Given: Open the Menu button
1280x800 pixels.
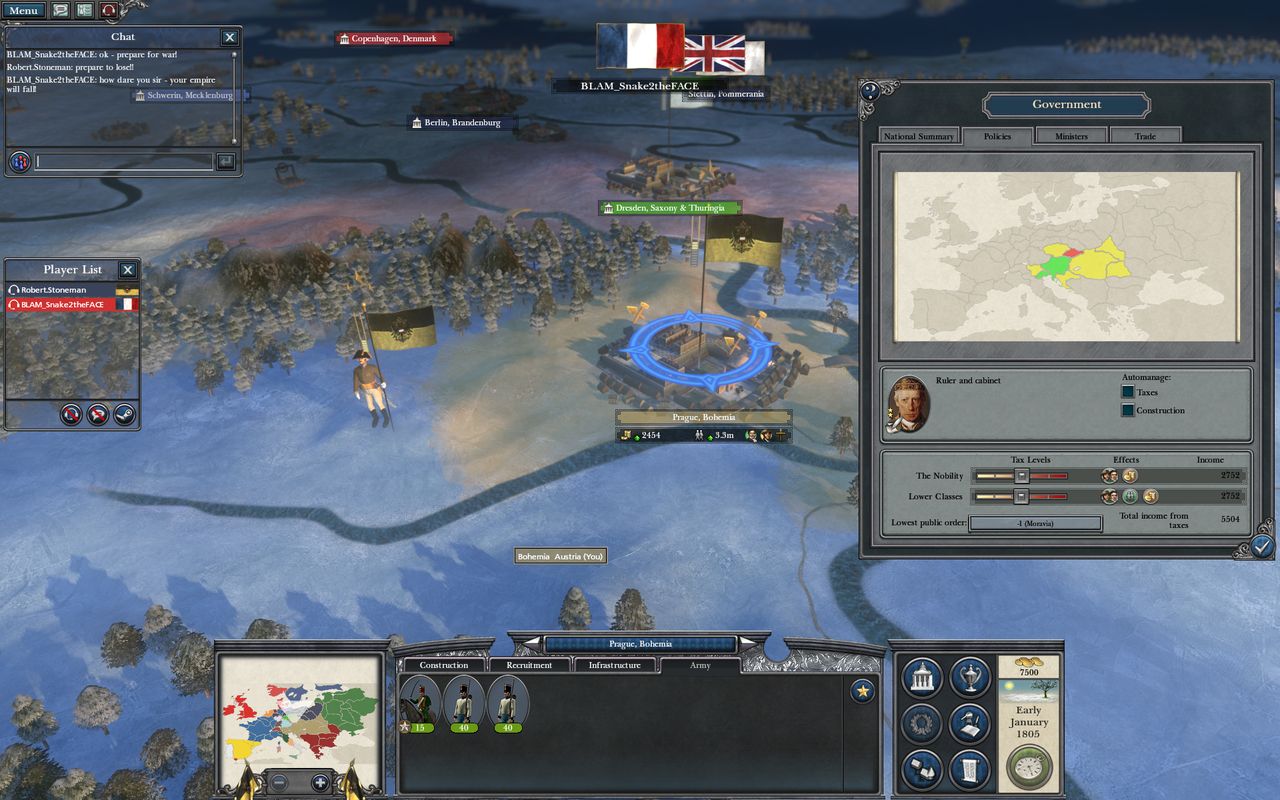Looking at the screenshot, I should (x=22, y=10).
